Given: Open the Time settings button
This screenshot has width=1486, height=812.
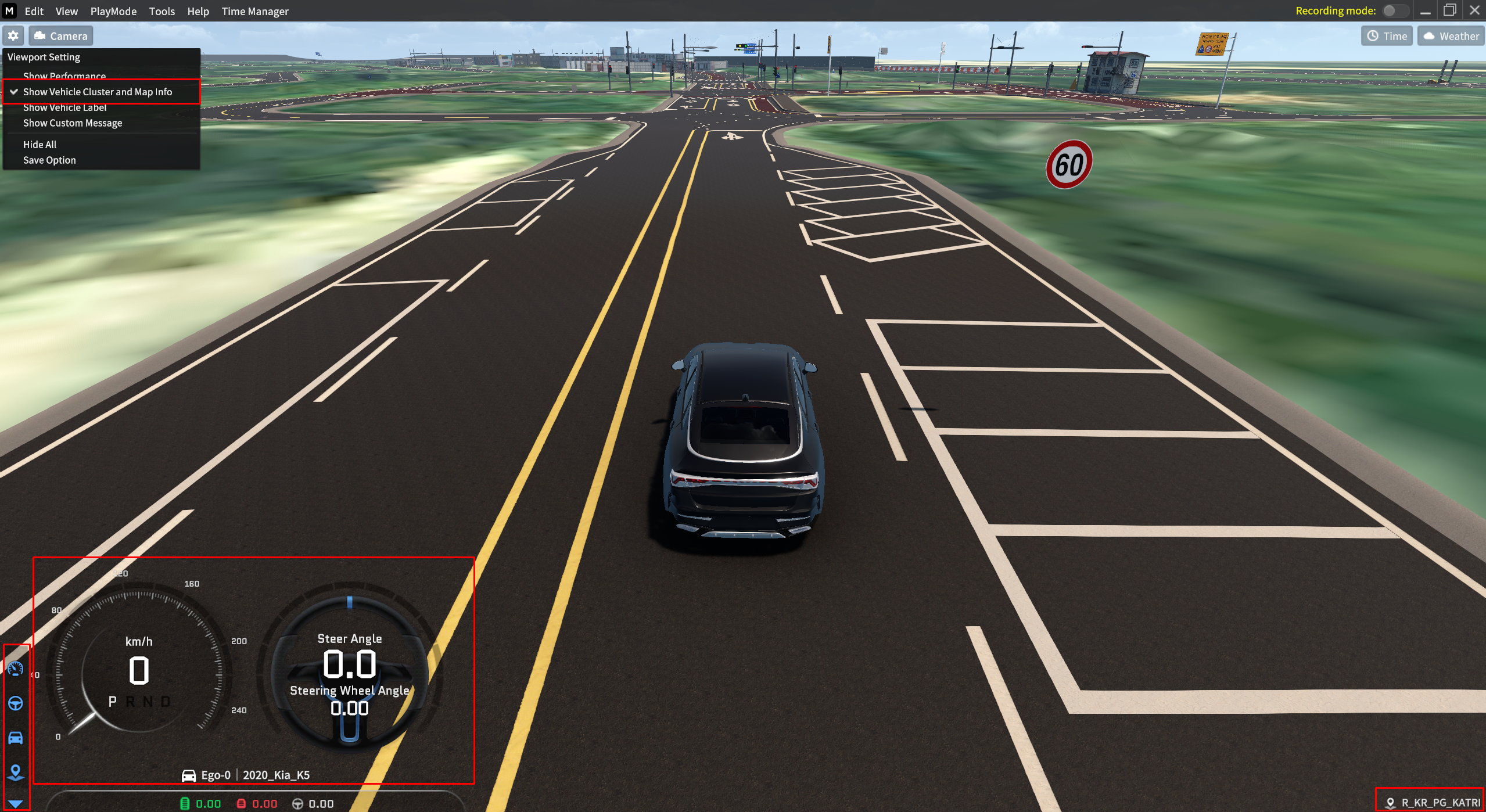Looking at the screenshot, I should point(1387,36).
